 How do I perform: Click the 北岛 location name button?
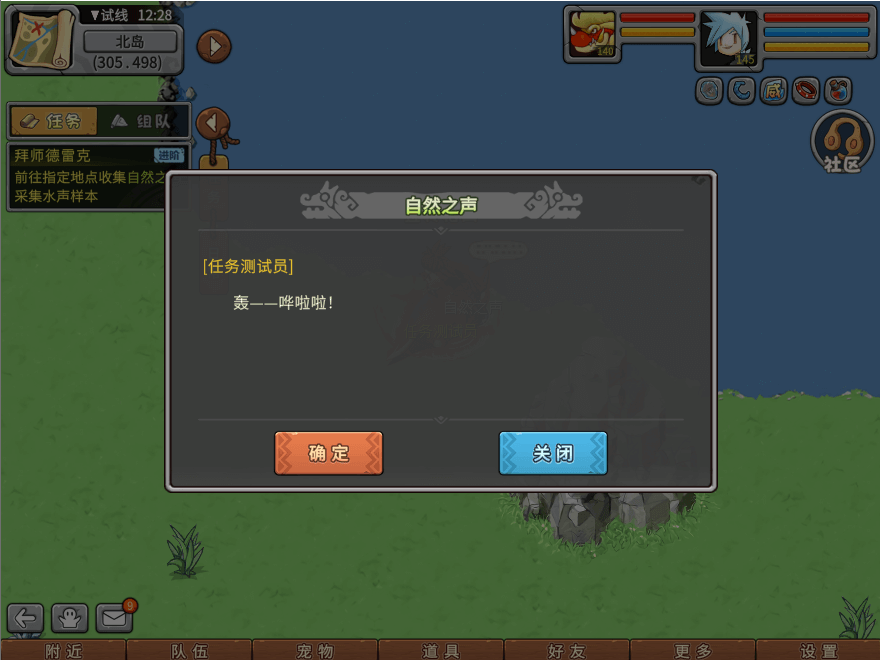pos(130,42)
